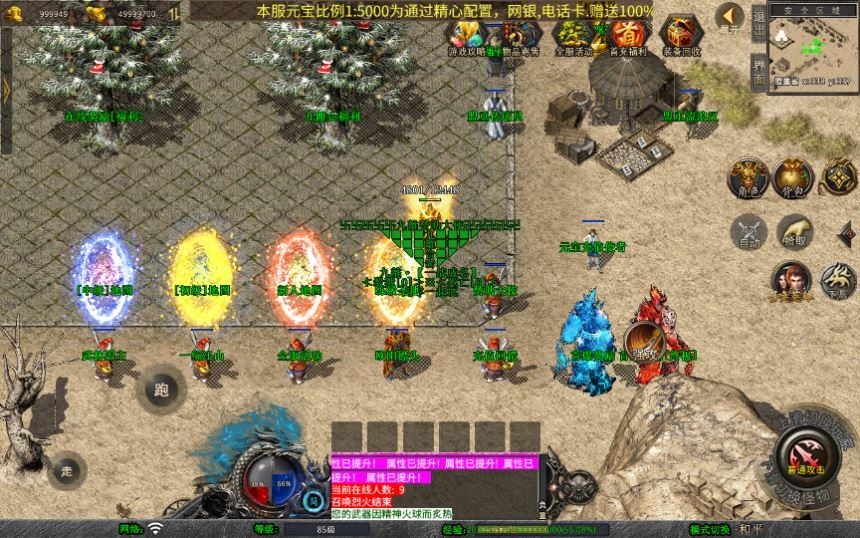The height and width of the screenshot is (538, 860).
Task: Select the 界面 interface tab
Action: (x=758, y=73)
